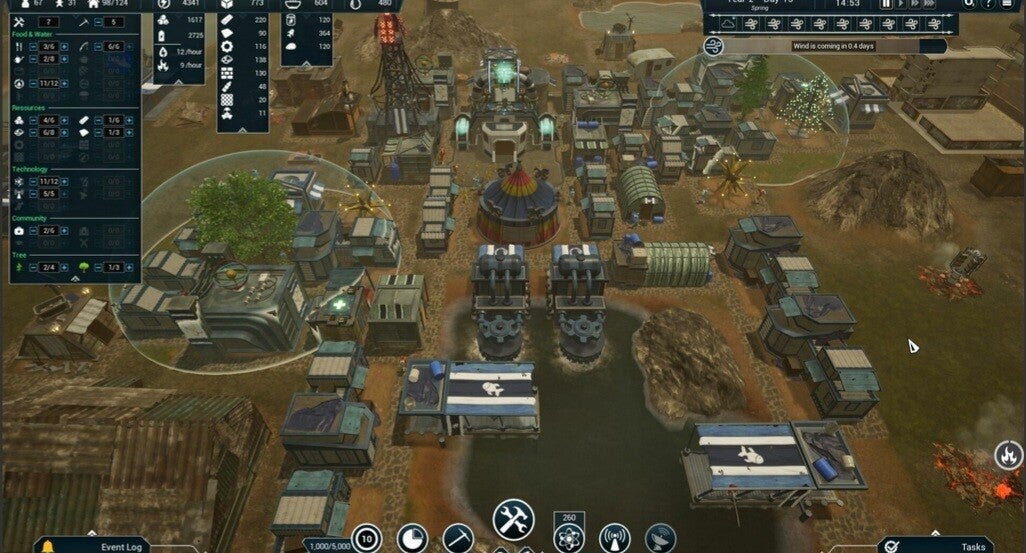This screenshot has width=1026, height=553.
Task: Set game speed to normal play
Action: (901, 4)
